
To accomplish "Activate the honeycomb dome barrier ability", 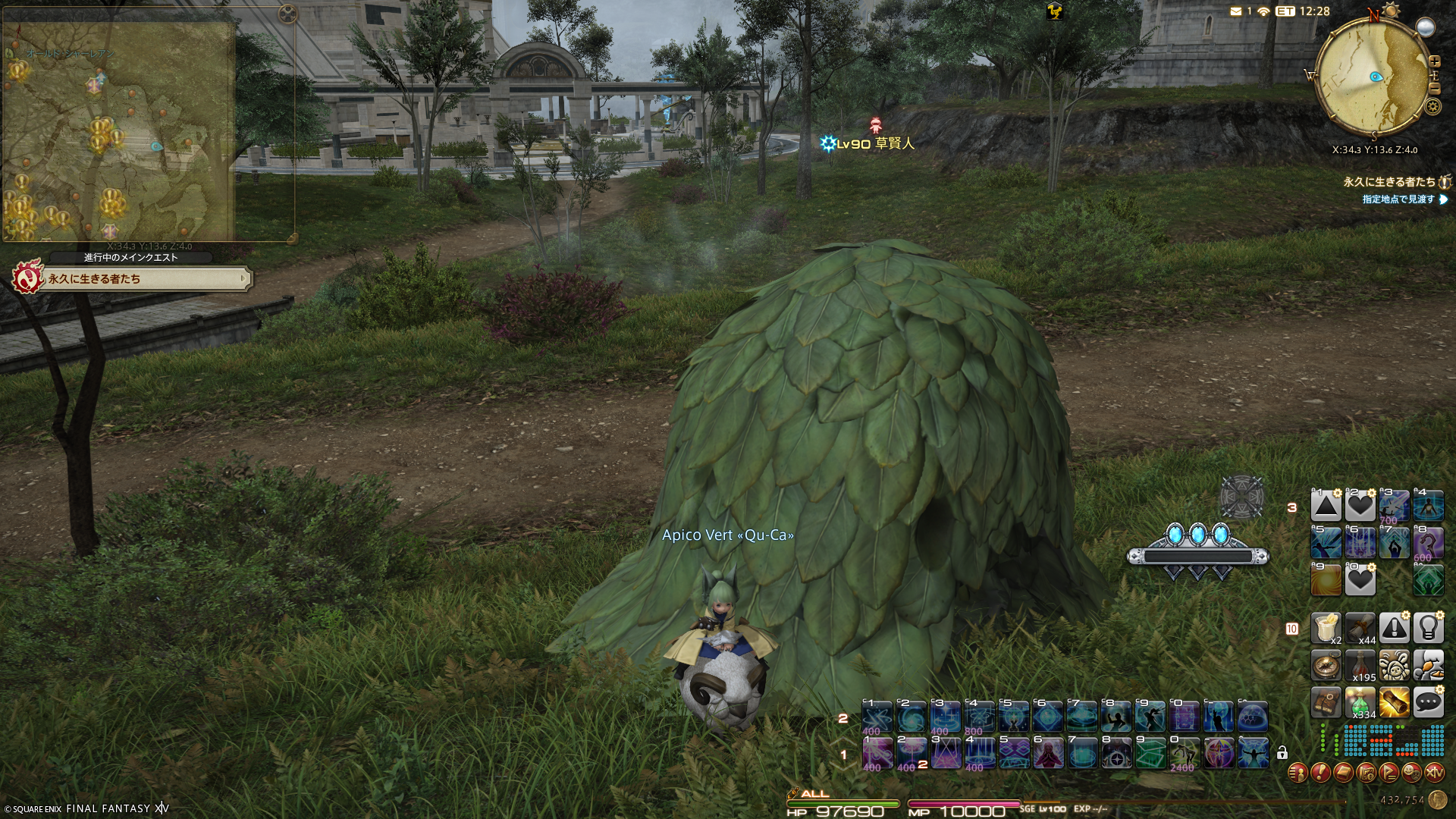I will pyautogui.click(x=1252, y=717).
